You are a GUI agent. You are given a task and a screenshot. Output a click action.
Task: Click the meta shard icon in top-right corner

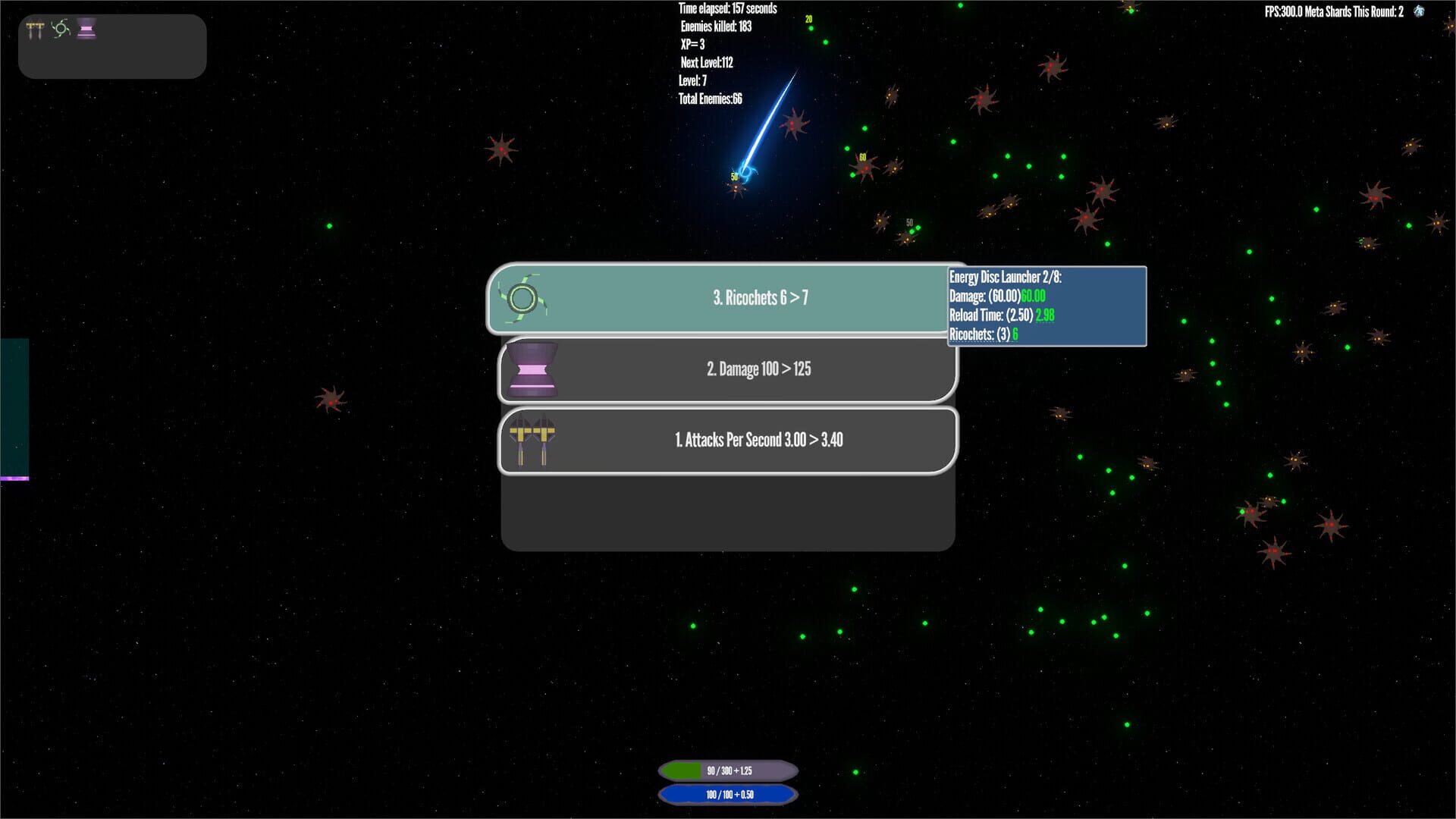pyautogui.click(x=1420, y=12)
